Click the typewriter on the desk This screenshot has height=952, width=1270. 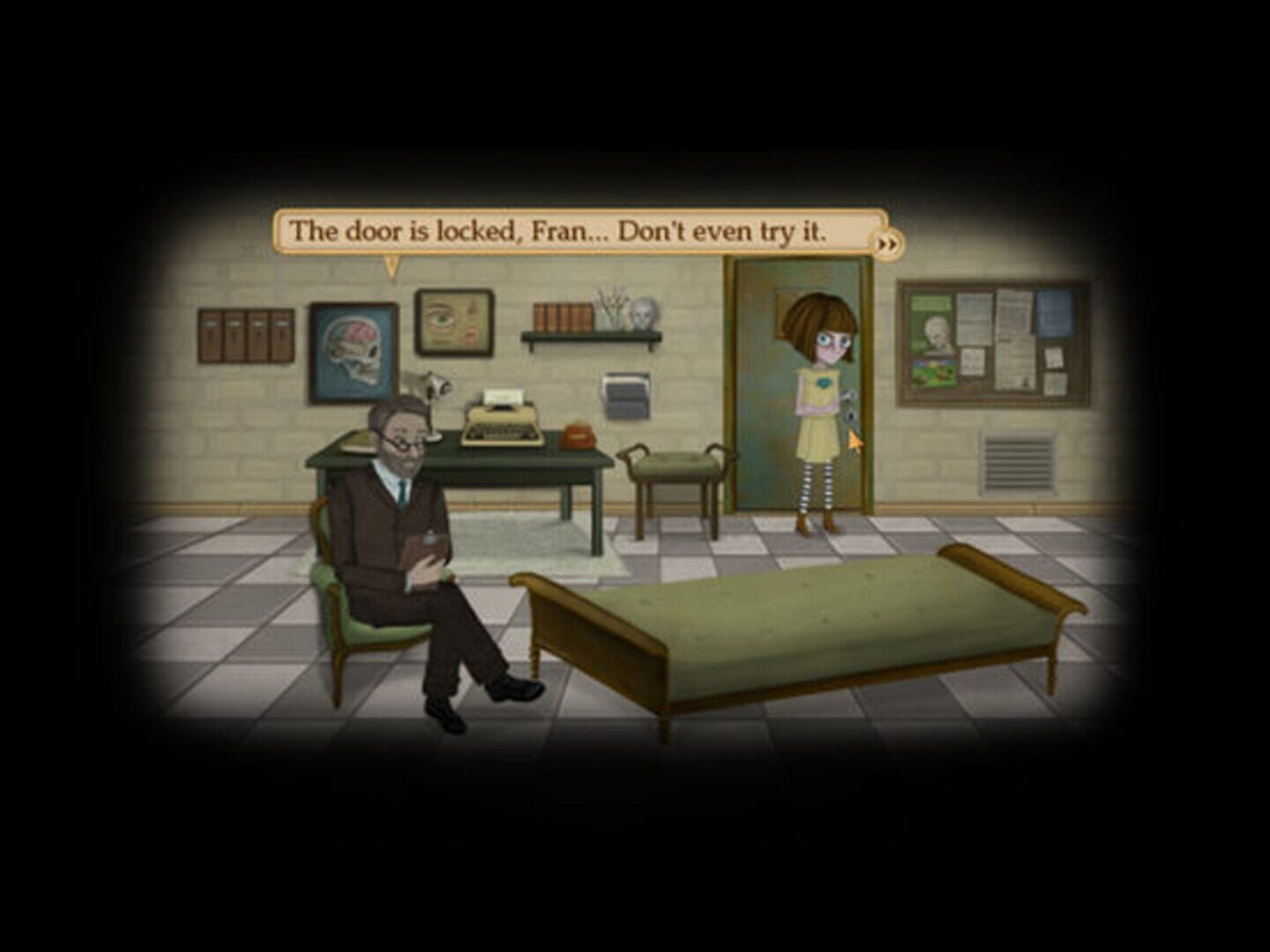click(x=498, y=416)
